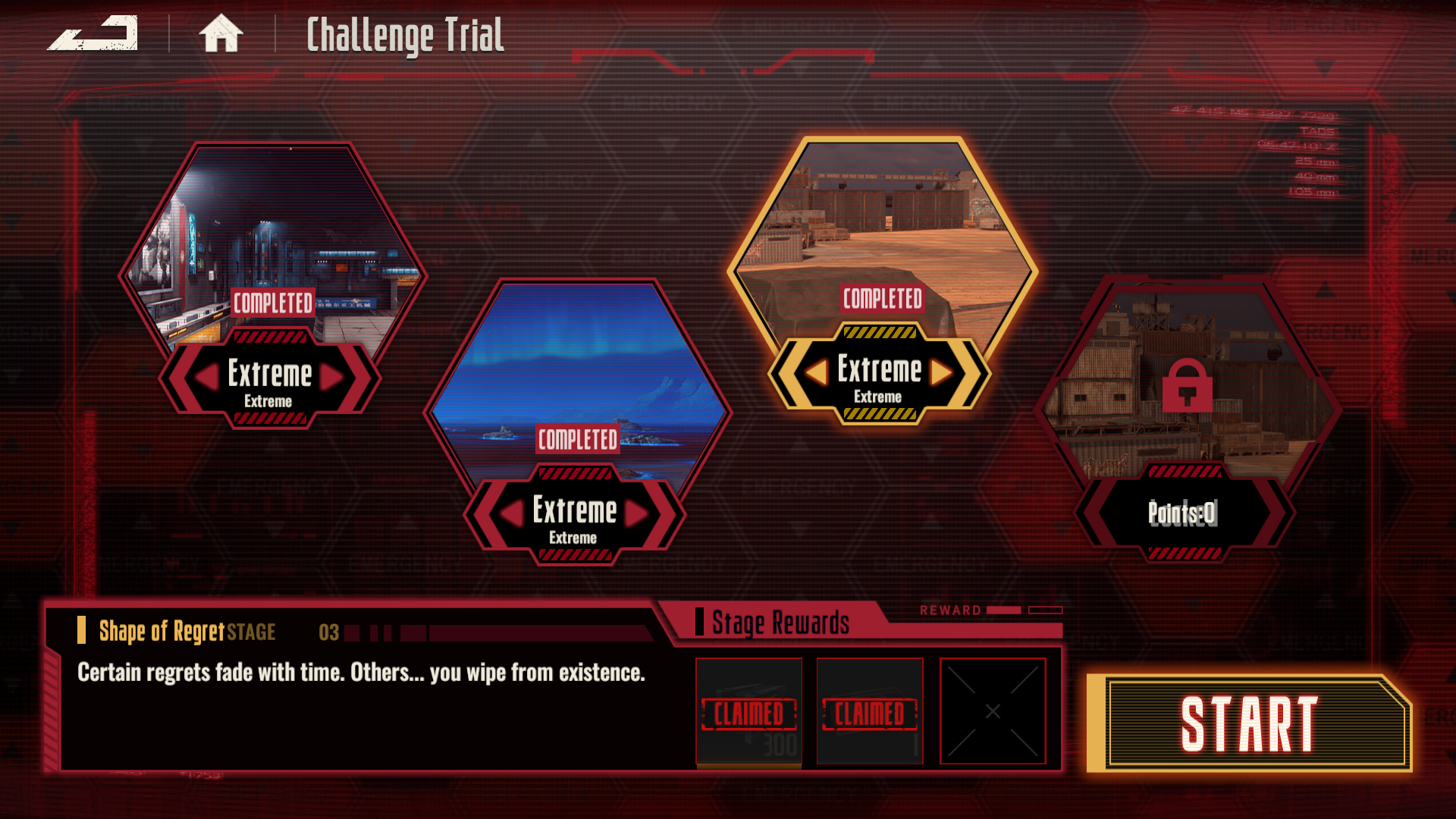Open the home screen via house icon
Image resolution: width=1456 pixels, height=819 pixels.
point(221,34)
